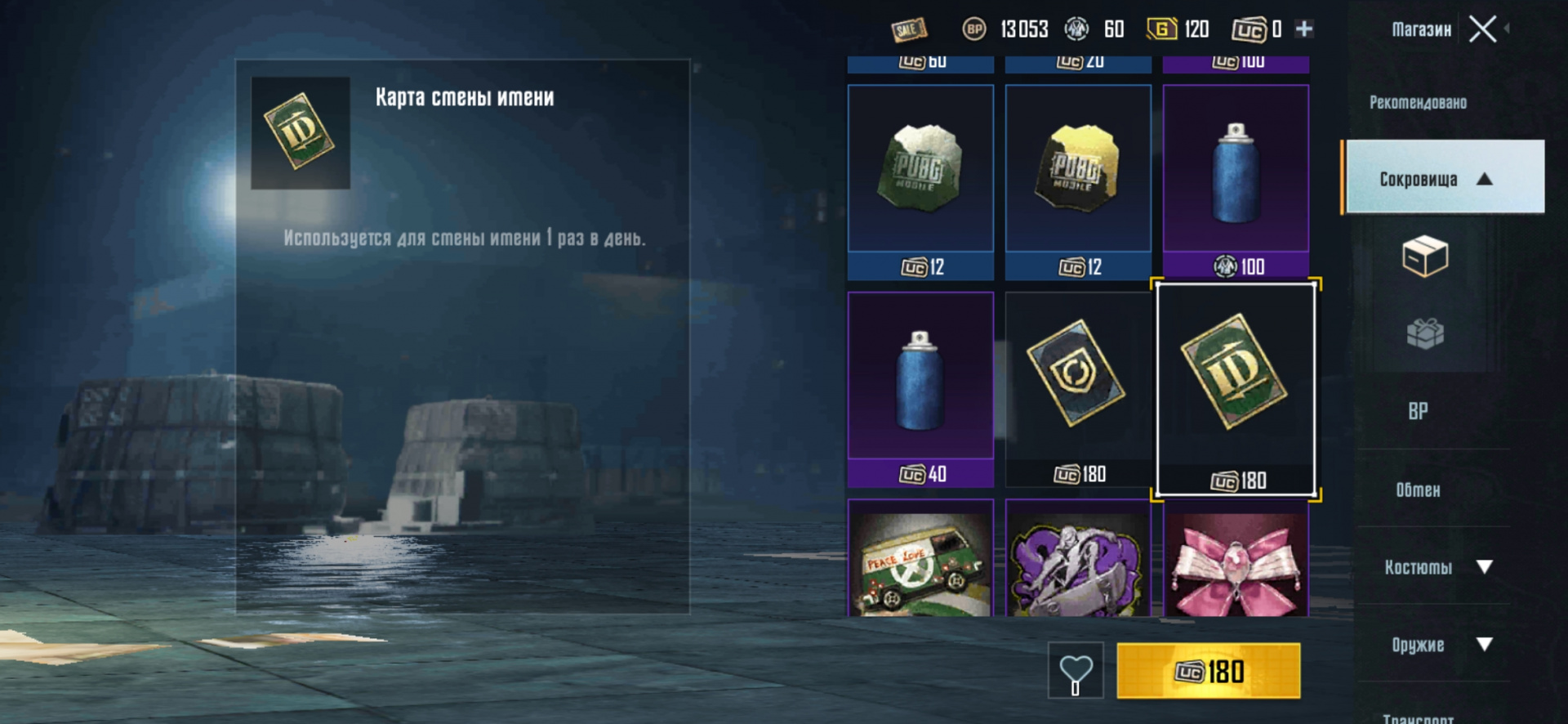Close the shop with the X button
The image size is (1568, 724).
pos(1482,29)
